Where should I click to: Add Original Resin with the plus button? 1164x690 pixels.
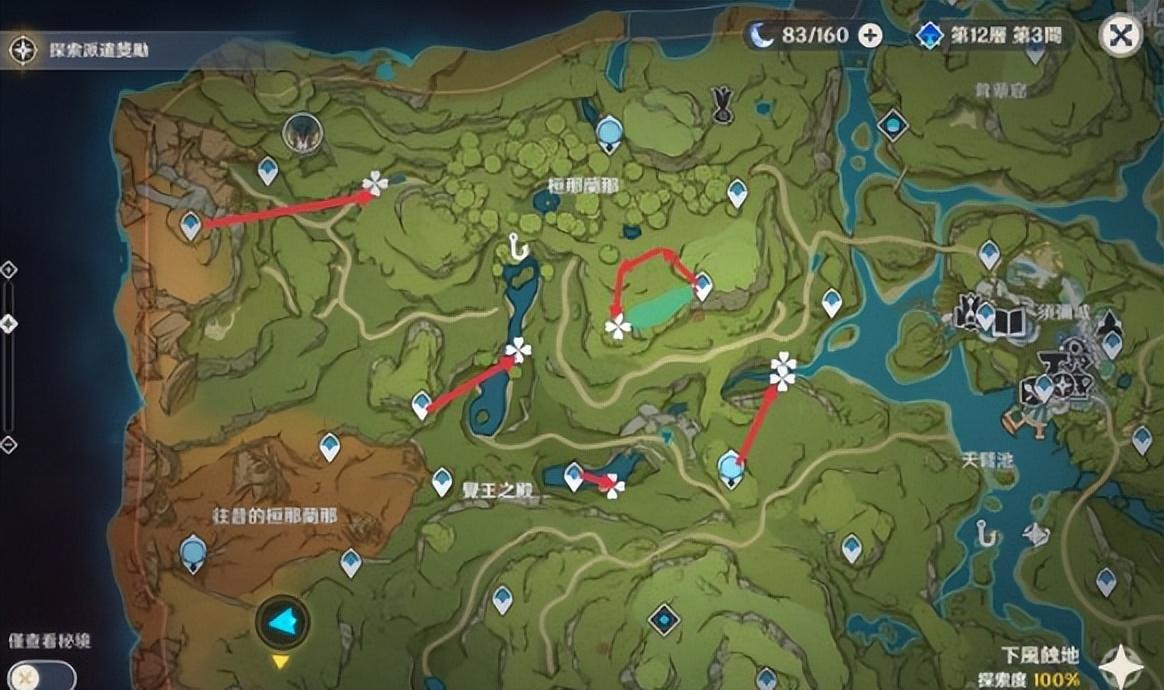coord(871,36)
